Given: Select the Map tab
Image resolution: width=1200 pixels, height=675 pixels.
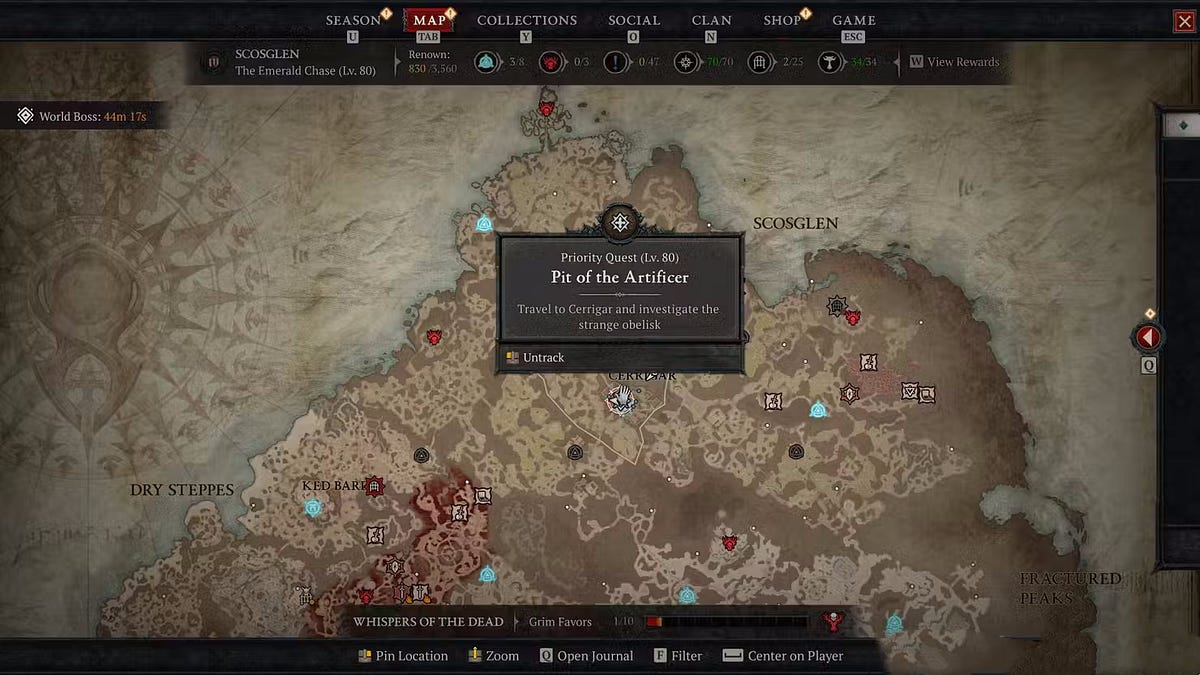Looking at the screenshot, I should coord(429,20).
